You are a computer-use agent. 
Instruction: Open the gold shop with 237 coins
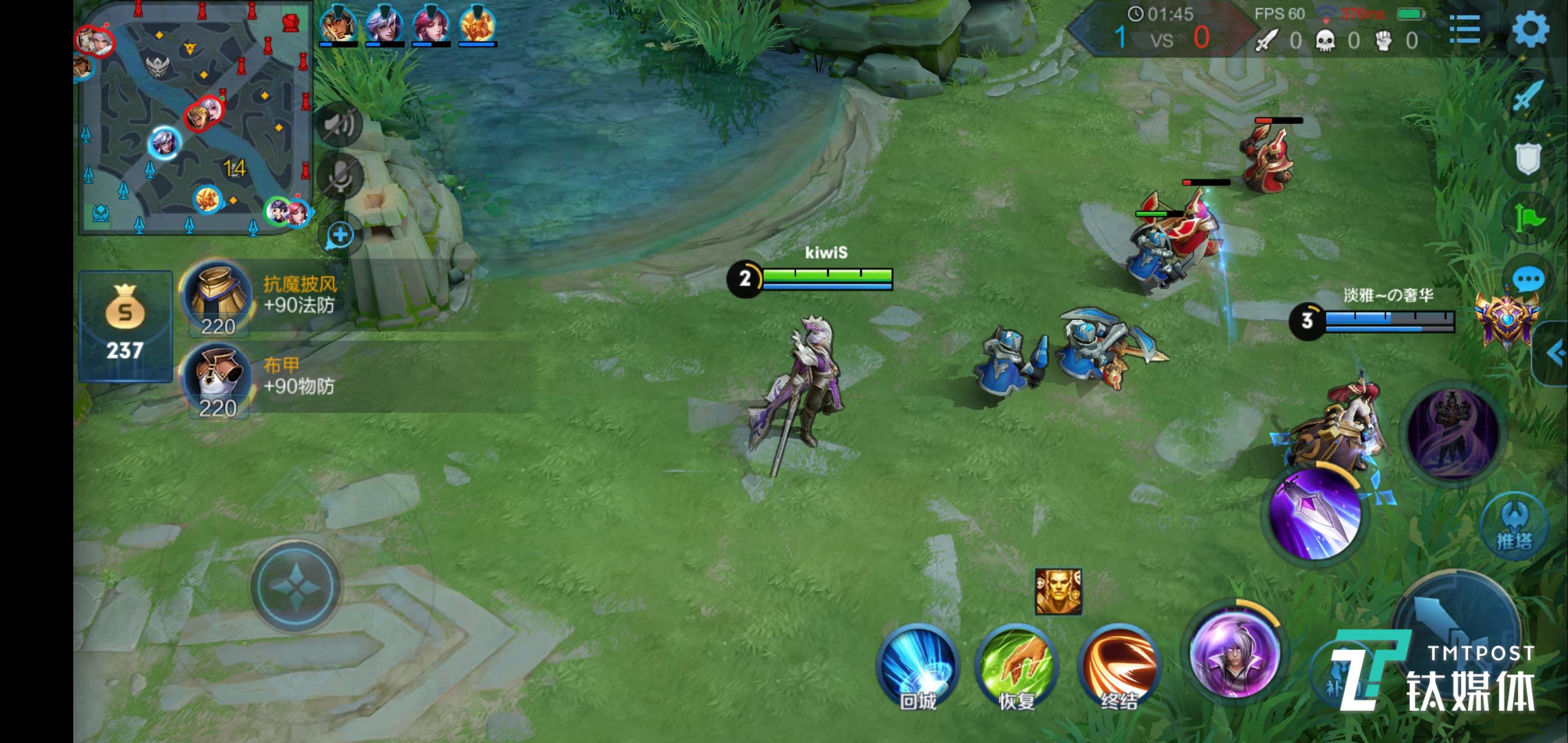point(125,326)
